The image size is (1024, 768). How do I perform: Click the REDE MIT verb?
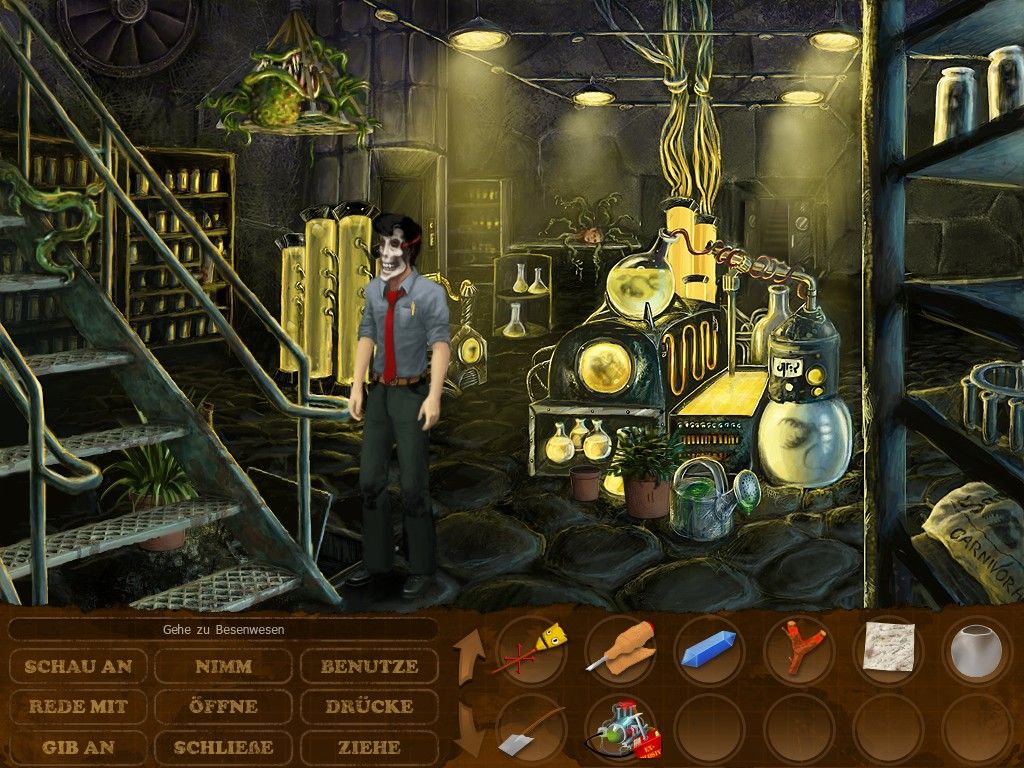(78, 706)
